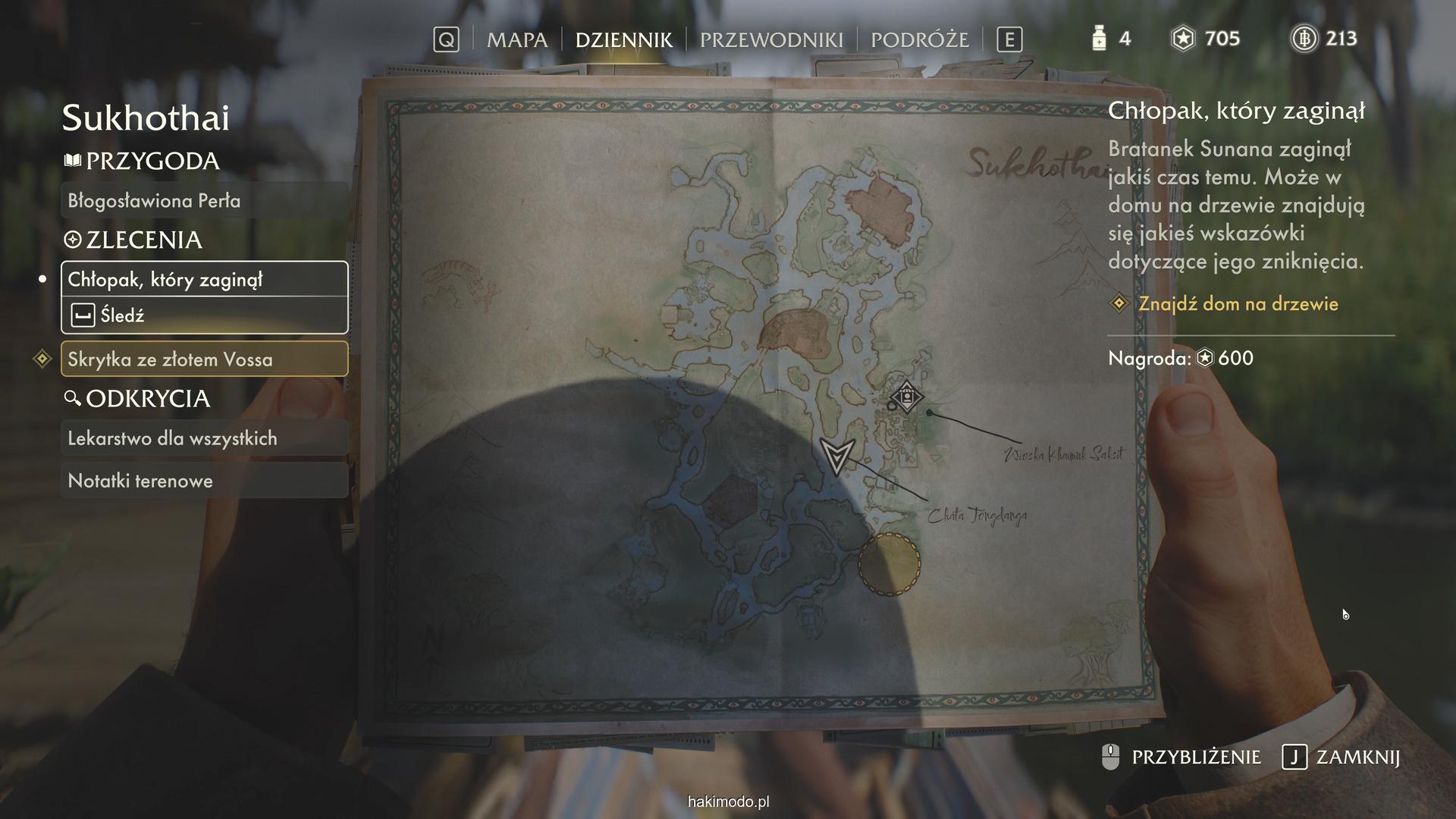Select the DZIENNIK tab
The height and width of the screenshot is (819, 1456).
pyautogui.click(x=623, y=39)
